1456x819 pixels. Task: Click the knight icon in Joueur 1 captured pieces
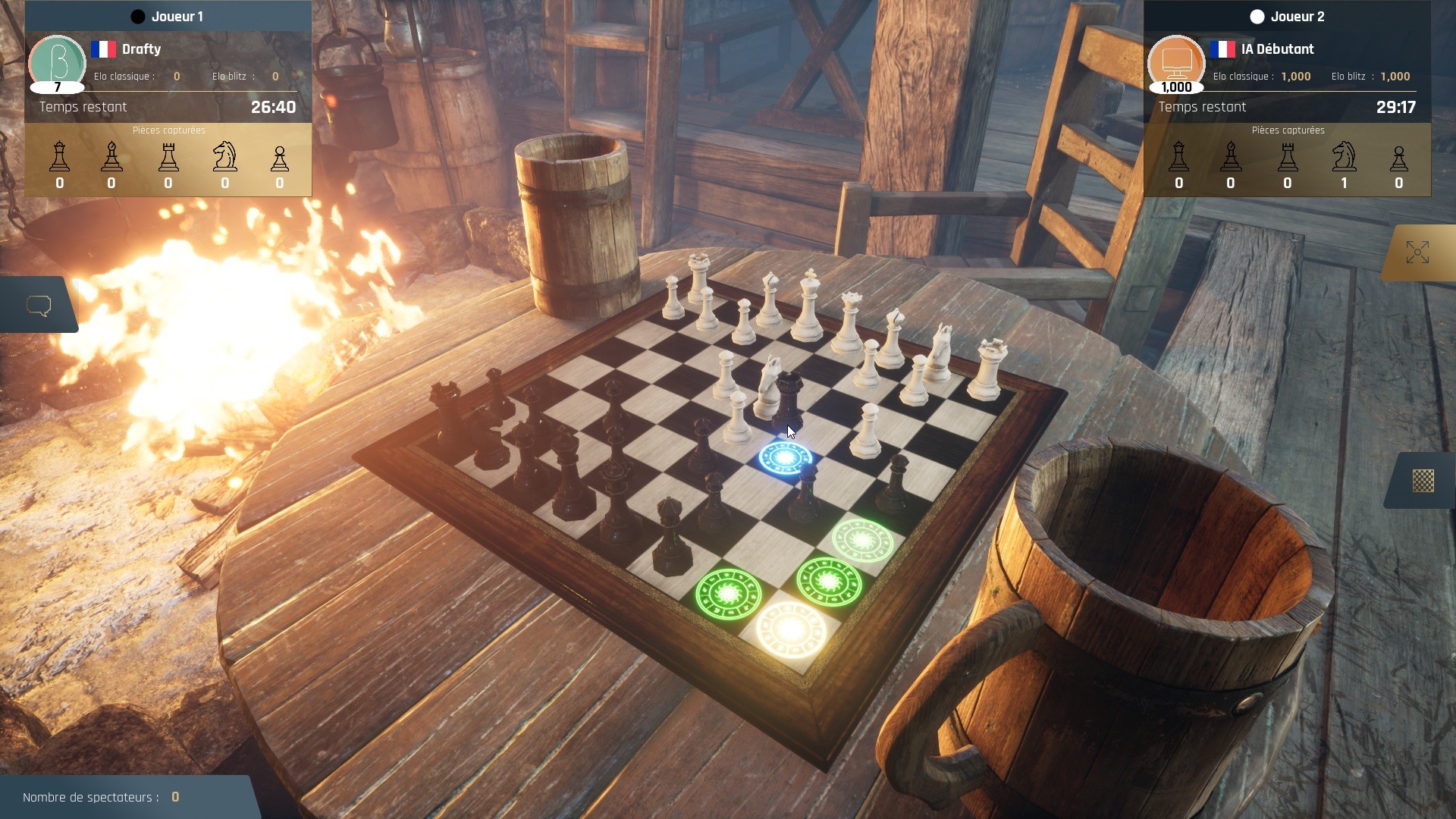click(x=225, y=157)
